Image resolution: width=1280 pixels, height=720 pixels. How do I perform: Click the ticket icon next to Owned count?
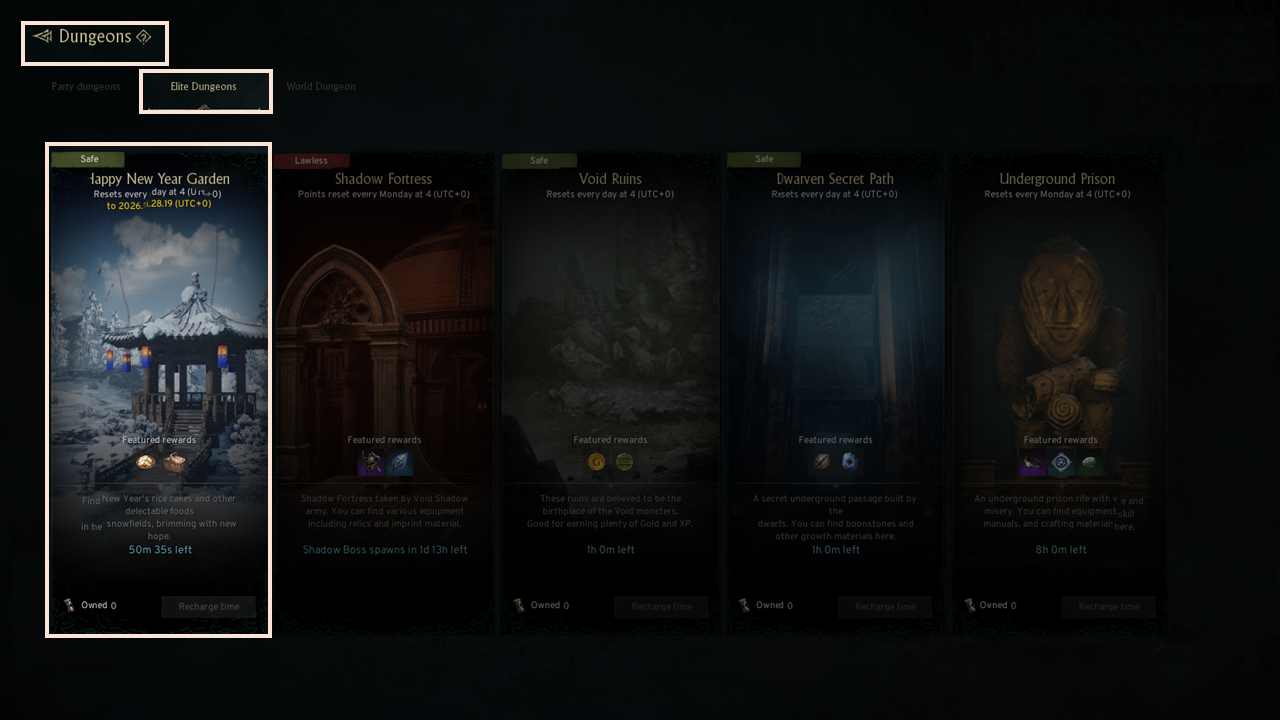click(69, 605)
